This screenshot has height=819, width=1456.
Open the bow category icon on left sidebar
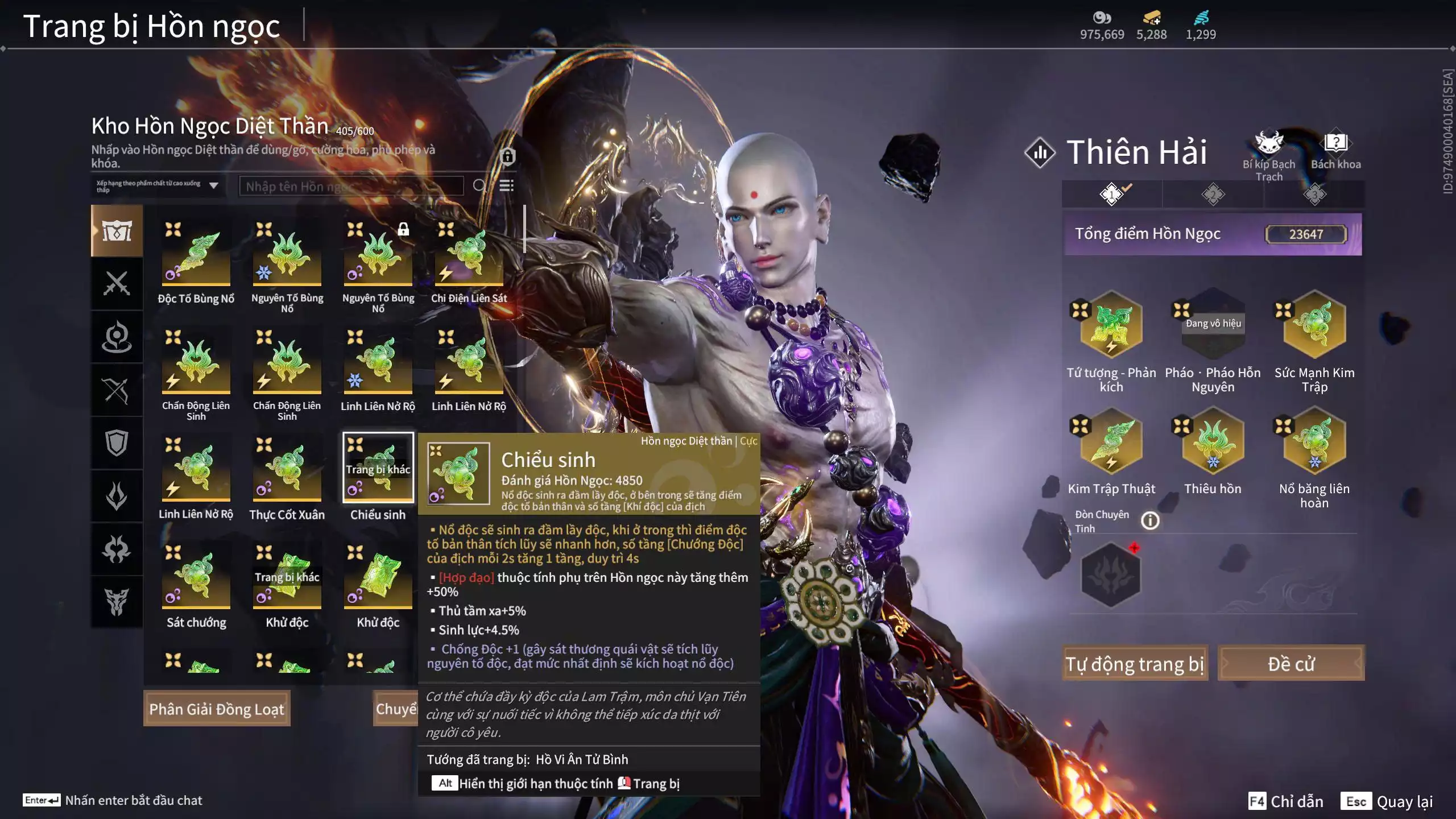click(x=117, y=388)
